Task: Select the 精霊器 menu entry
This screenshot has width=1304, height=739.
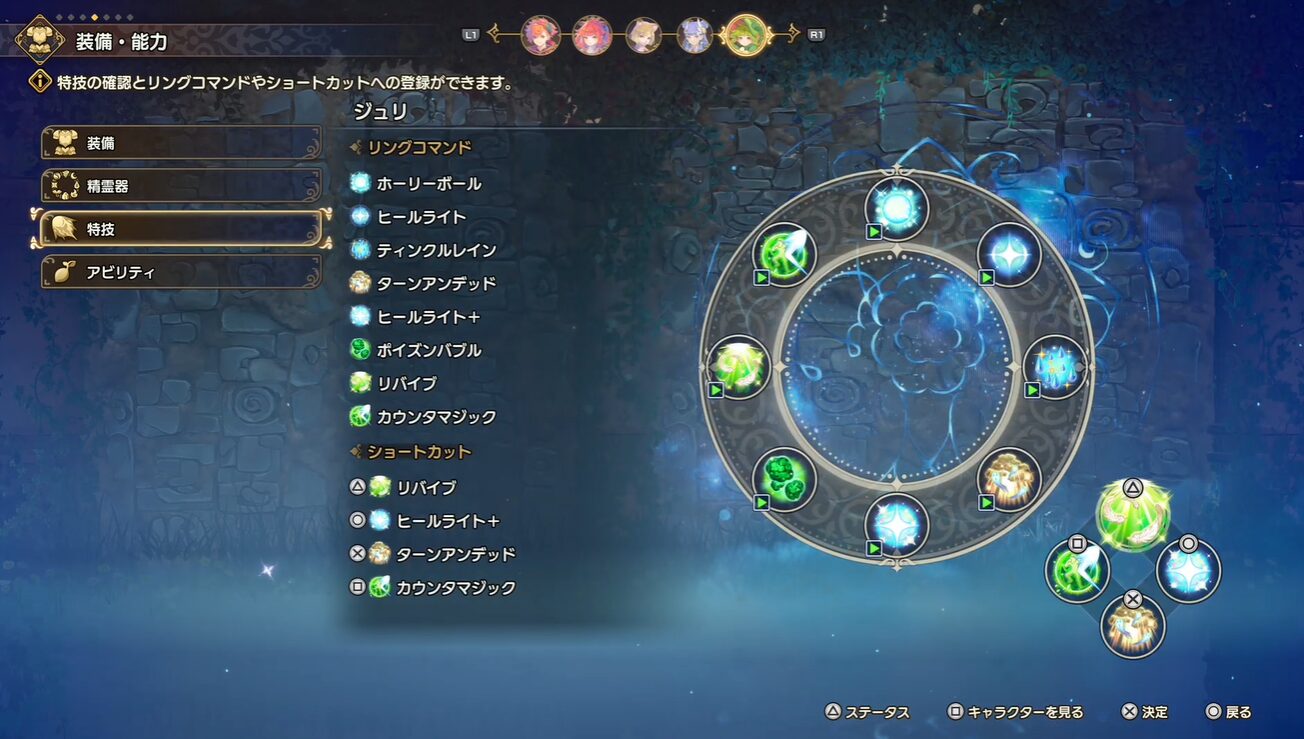Action: tap(181, 186)
